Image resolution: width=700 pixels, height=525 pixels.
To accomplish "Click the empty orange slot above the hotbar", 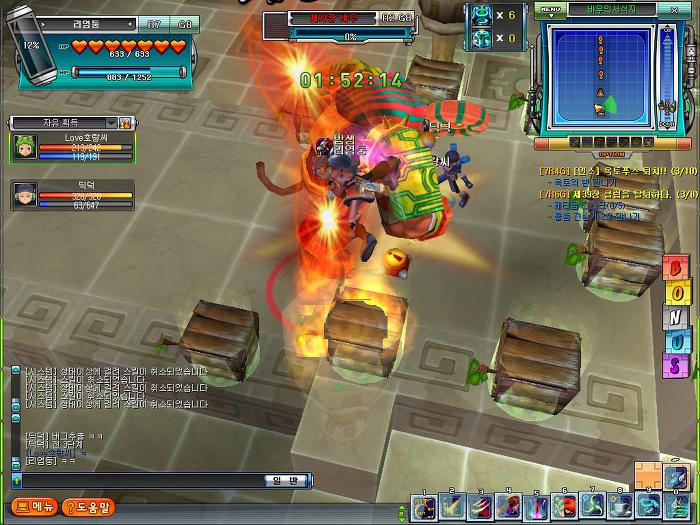I will [x=648, y=477].
